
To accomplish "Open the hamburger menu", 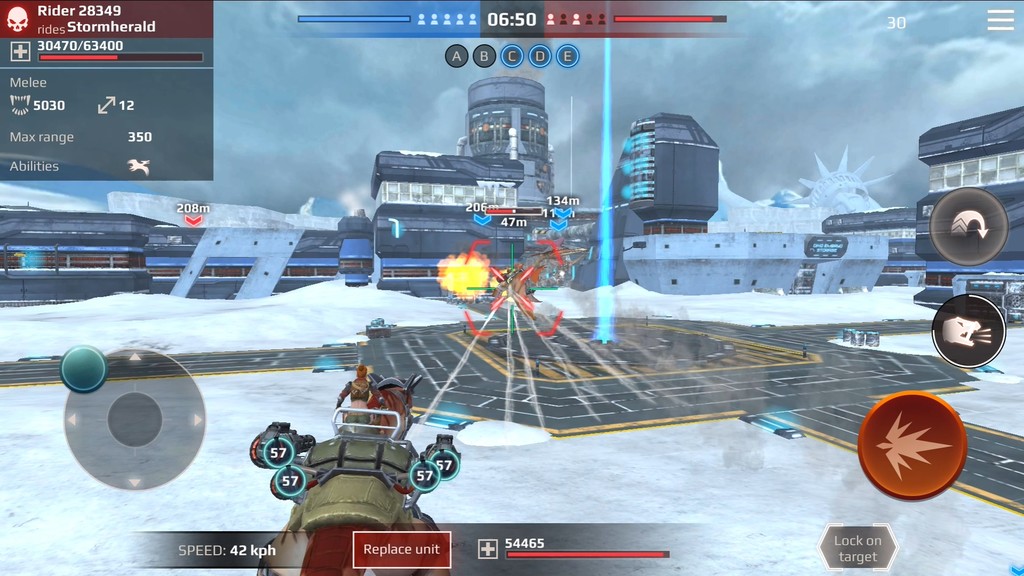I will [x=1000, y=20].
